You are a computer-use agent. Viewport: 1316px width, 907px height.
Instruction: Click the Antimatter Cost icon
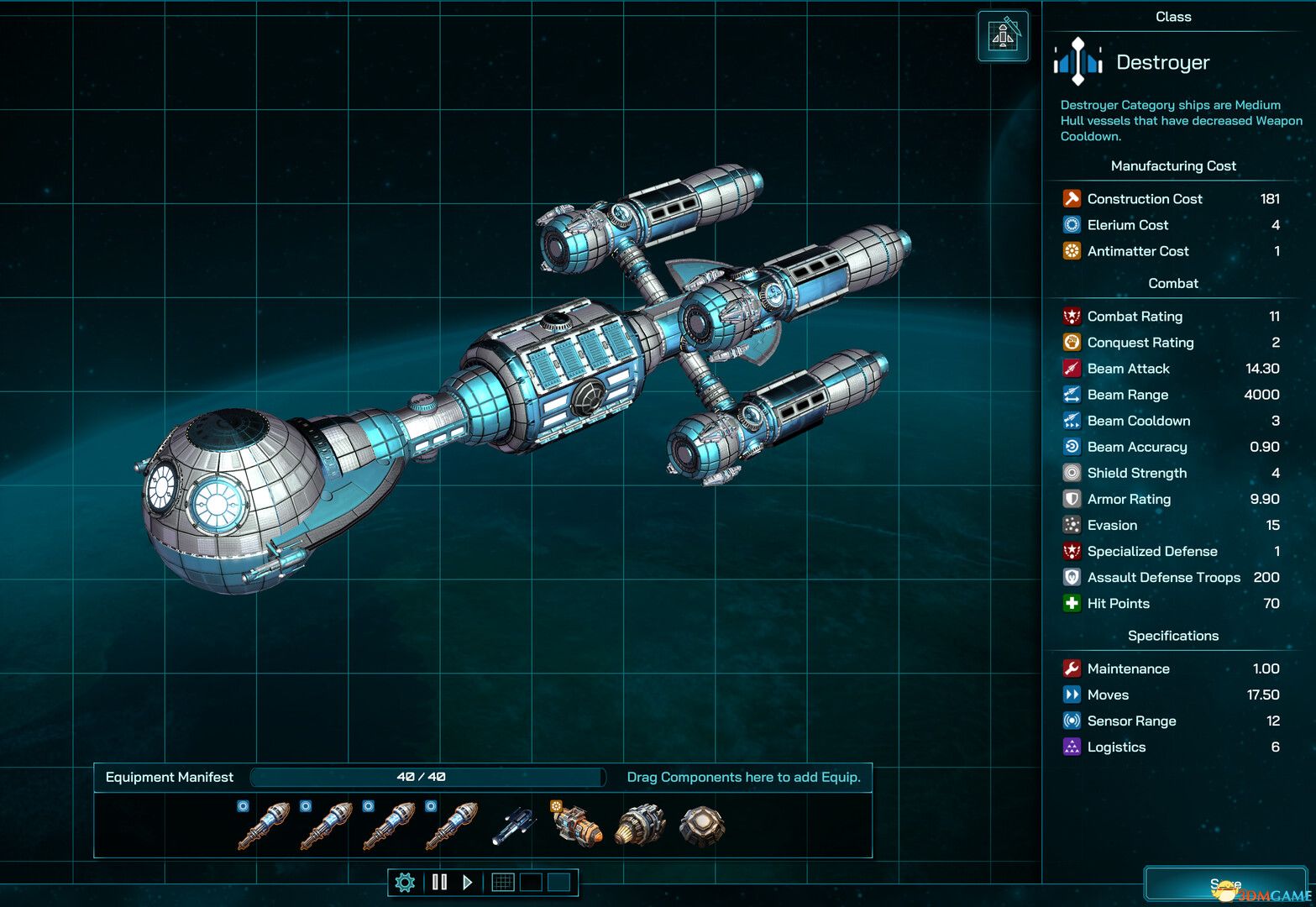pyautogui.click(x=1072, y=250)
